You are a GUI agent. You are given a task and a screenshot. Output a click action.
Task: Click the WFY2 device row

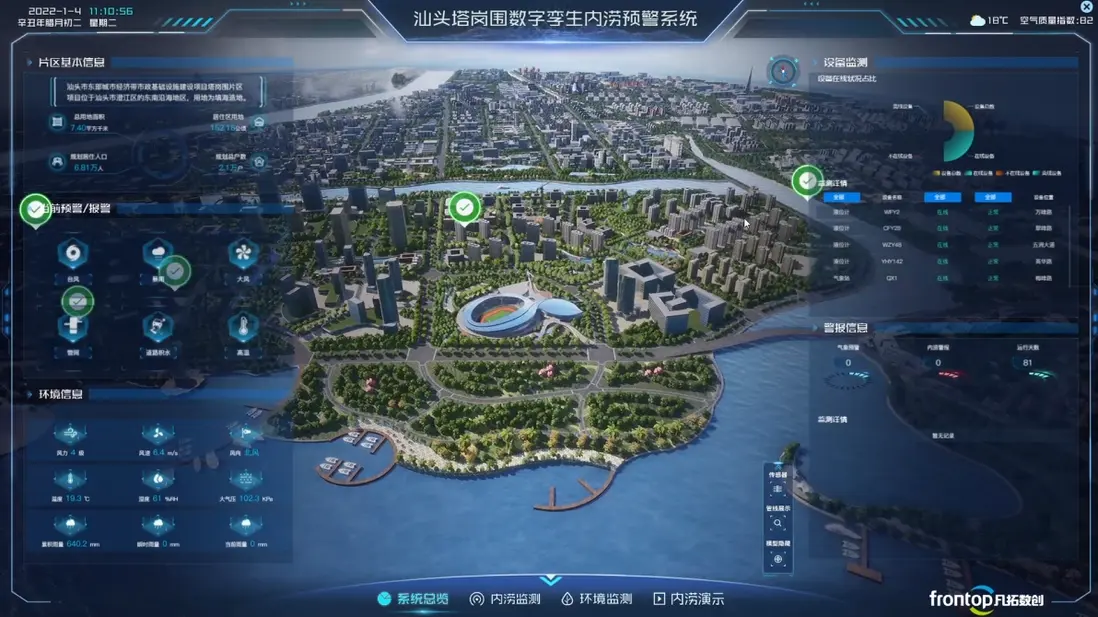click(891, 212)
